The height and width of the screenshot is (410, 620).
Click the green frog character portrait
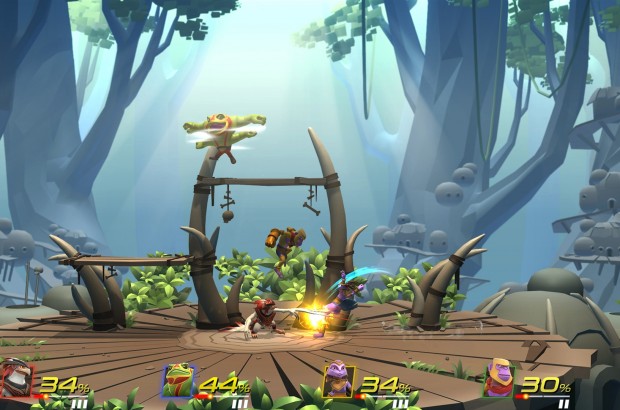tap(178, 381)
